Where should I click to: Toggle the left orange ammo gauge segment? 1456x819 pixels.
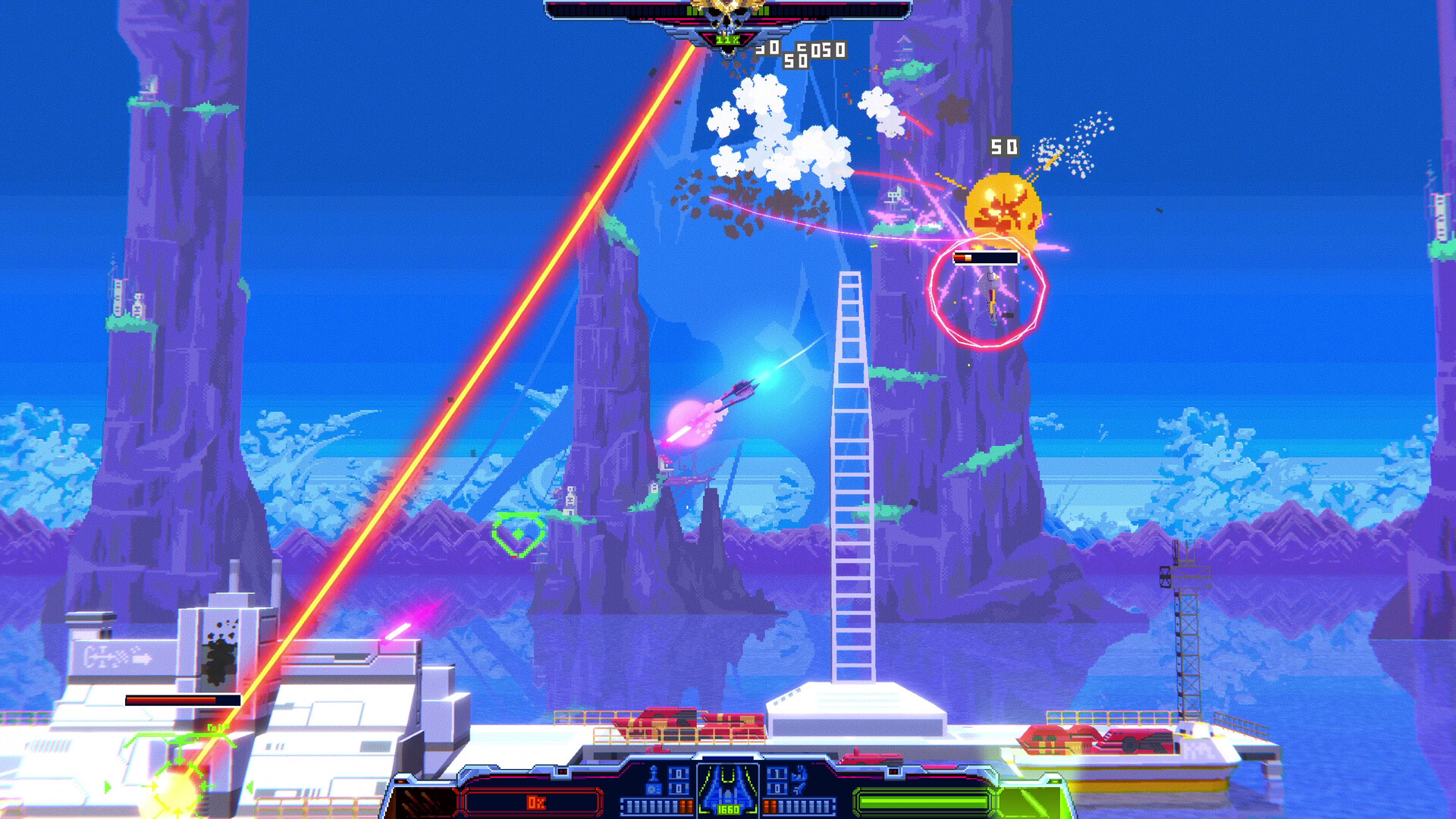(x=686, y=805)
